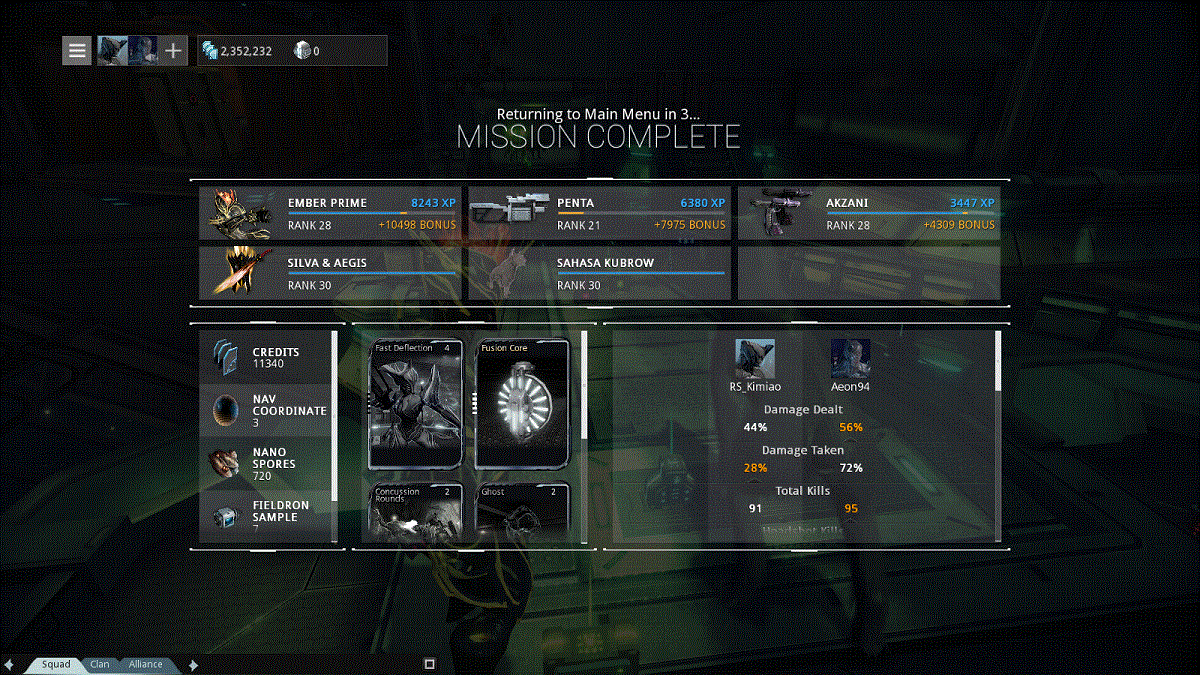This screenshot has height=675, width=1200.
Task: Select the Ember Prime XP row
Action: coord(330,213)
